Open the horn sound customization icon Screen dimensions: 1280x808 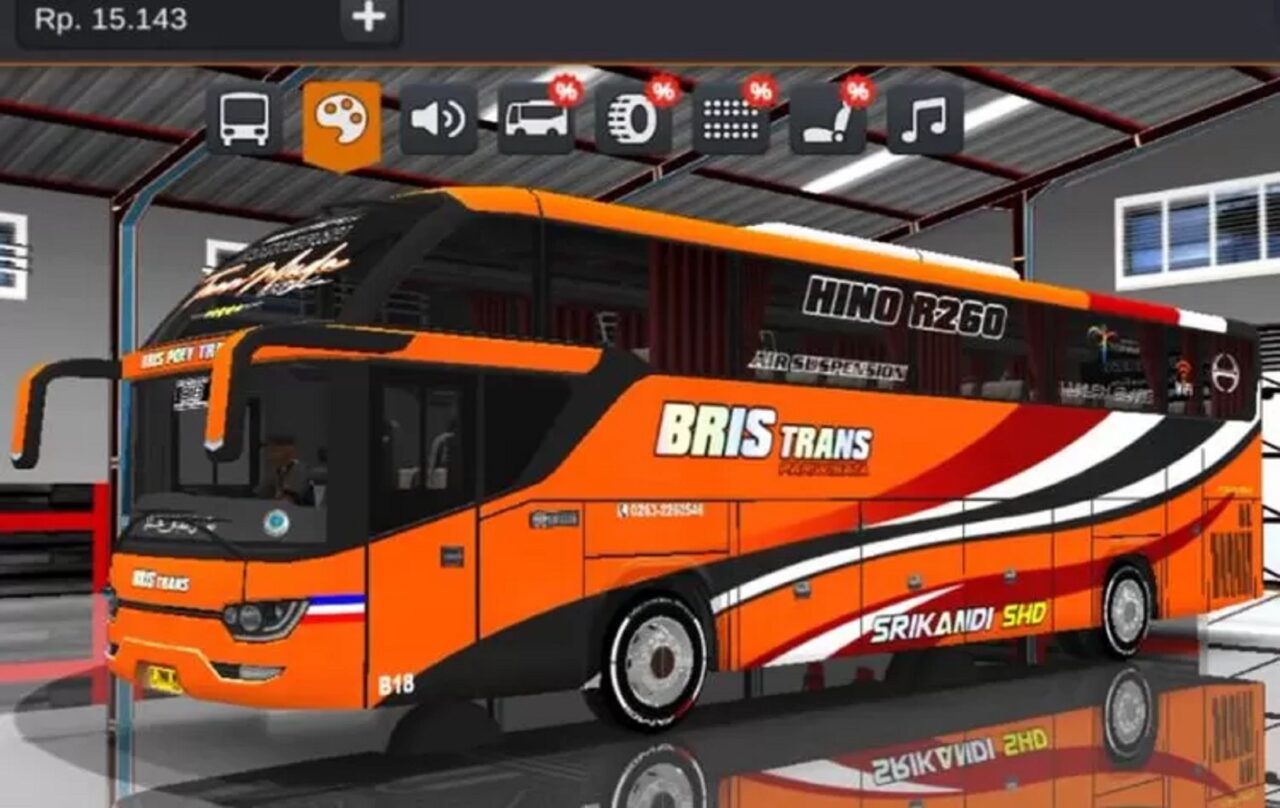click(x=438, y=120)
